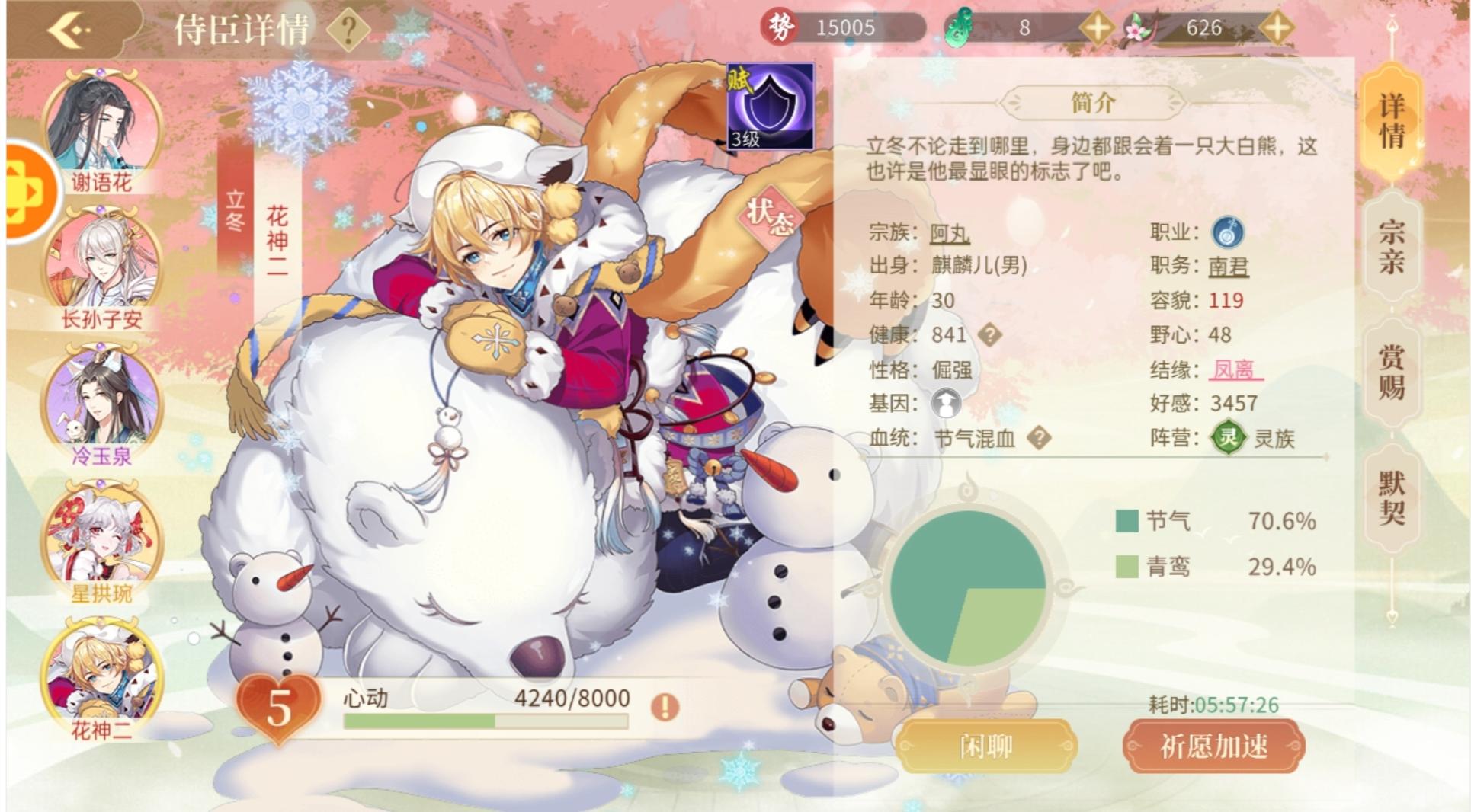
Task: Click the question mark next to 健康 841
Action: [989, 334]
